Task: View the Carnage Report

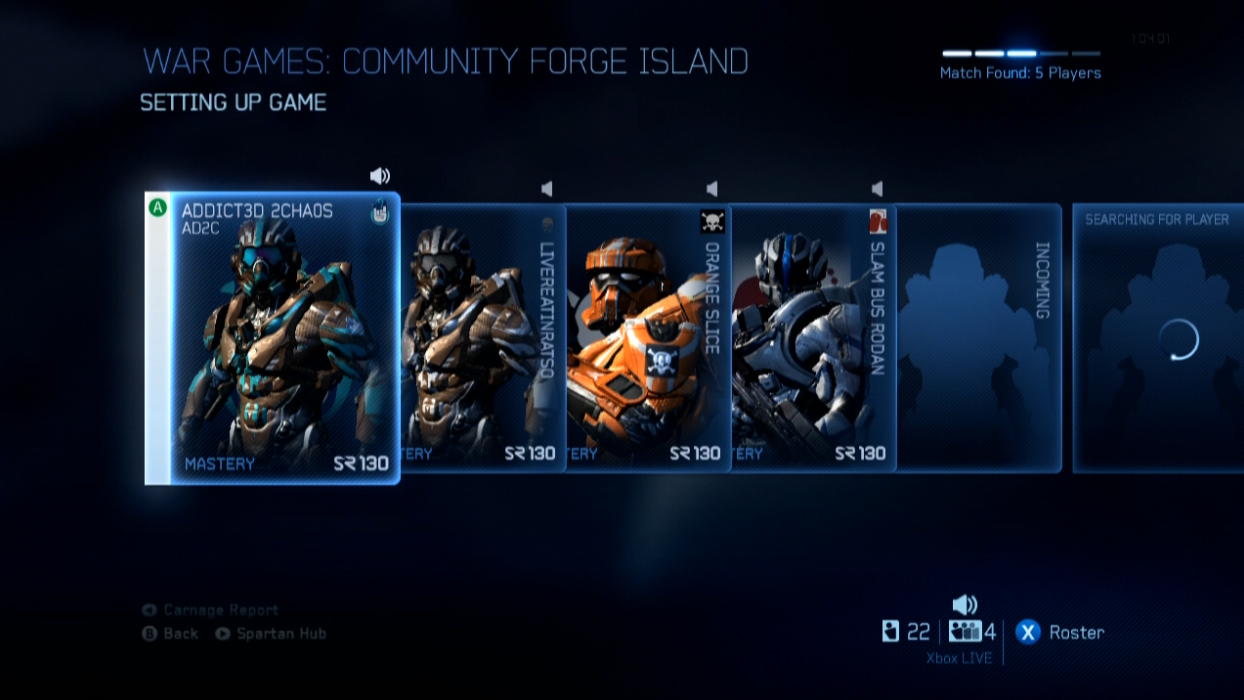Action: (x=210, y=610)
